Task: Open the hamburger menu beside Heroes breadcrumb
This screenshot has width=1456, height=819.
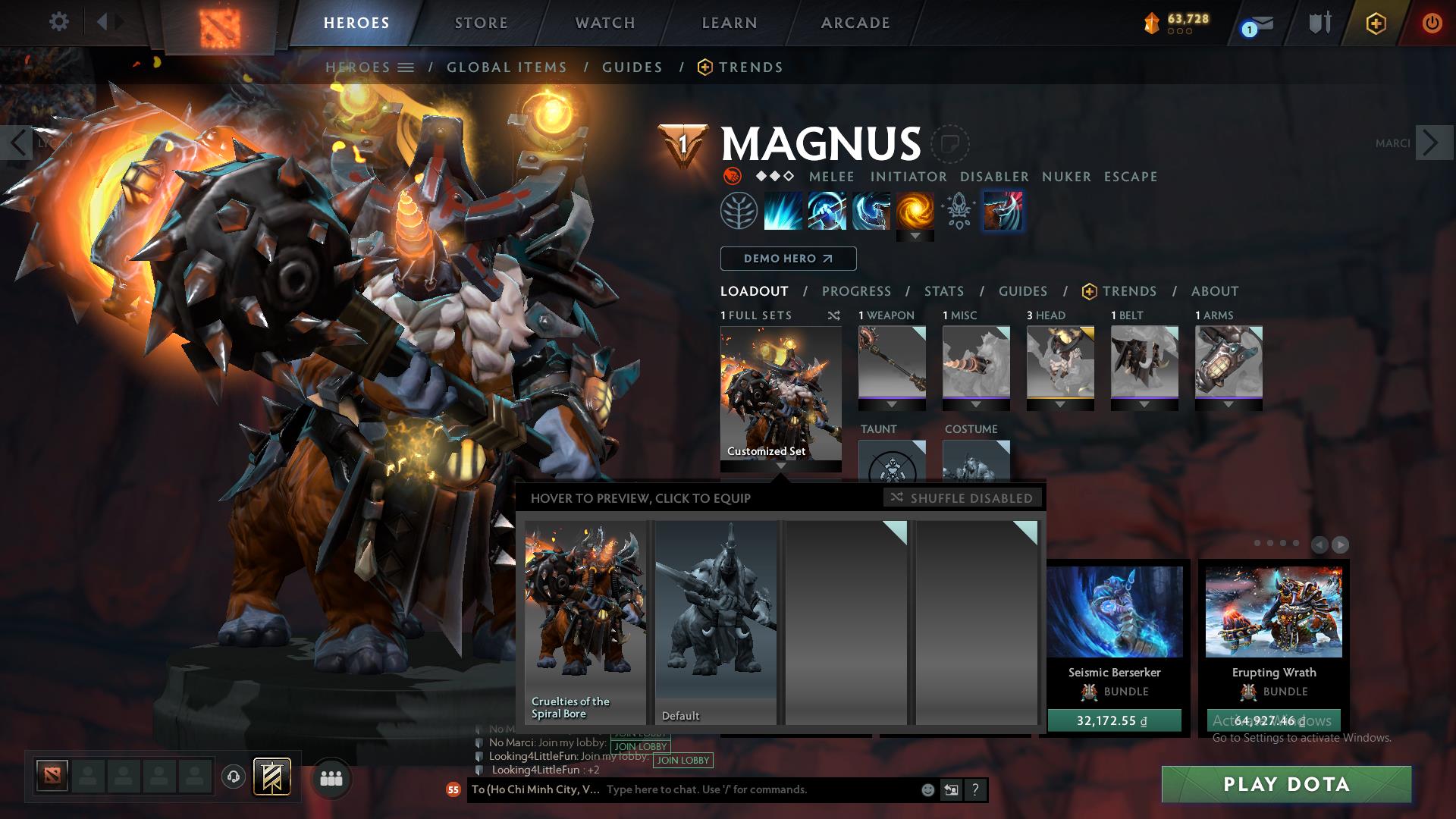Action: pyautogui.click(x=407, y=67)
